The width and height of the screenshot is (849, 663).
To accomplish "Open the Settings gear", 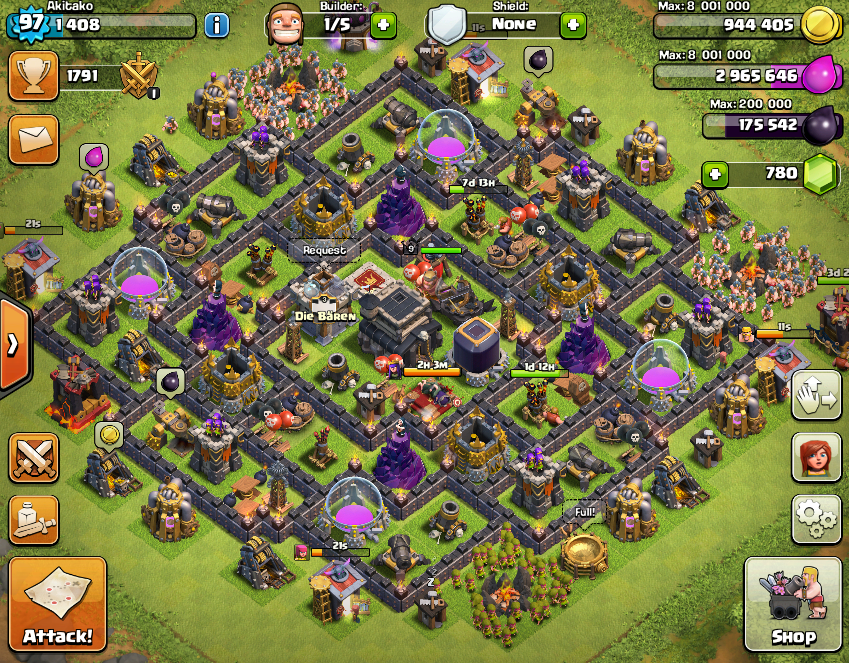I will 816,517.
